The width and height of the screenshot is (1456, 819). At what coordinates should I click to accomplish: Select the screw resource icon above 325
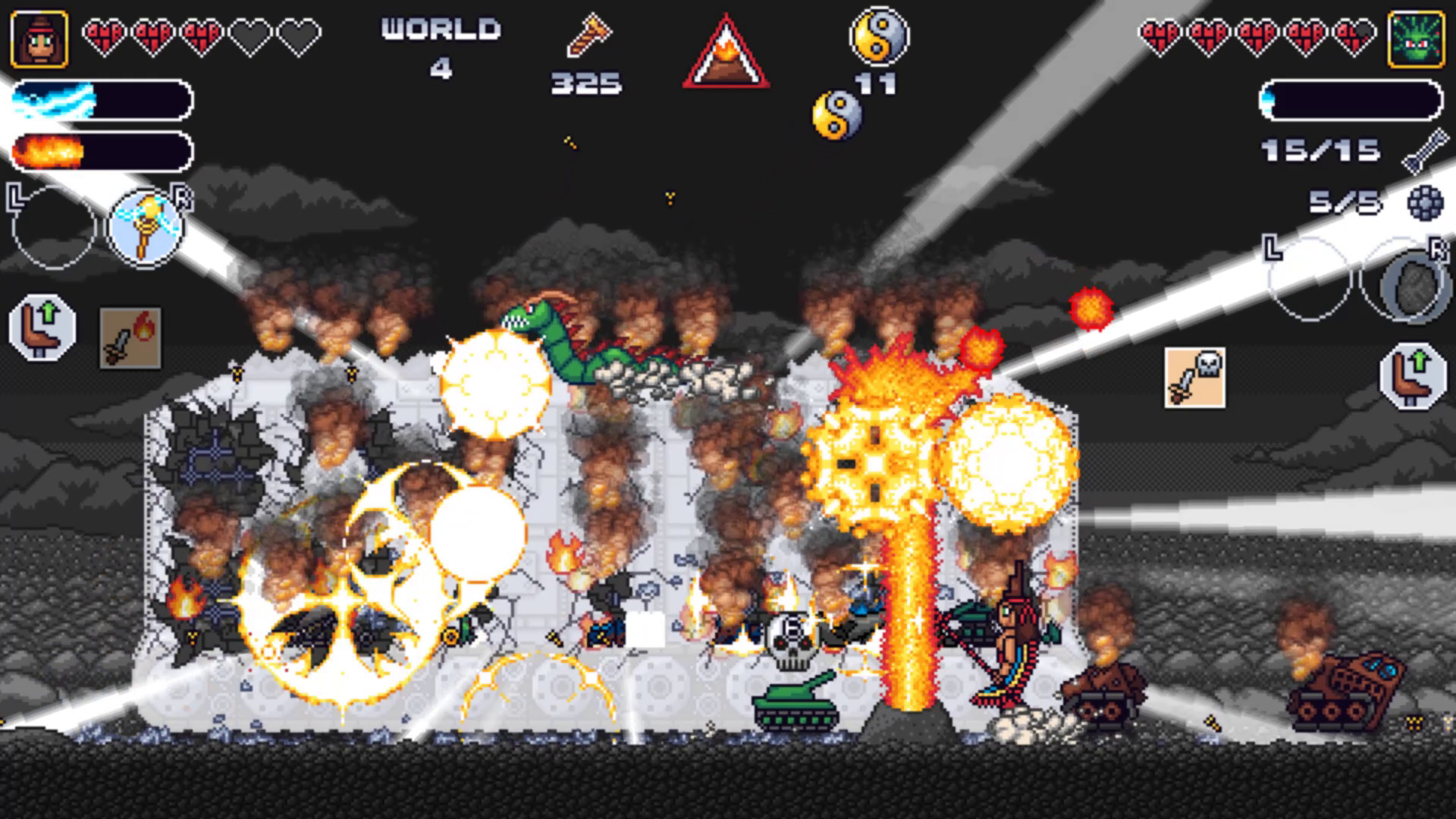click(x=588, y=36)
